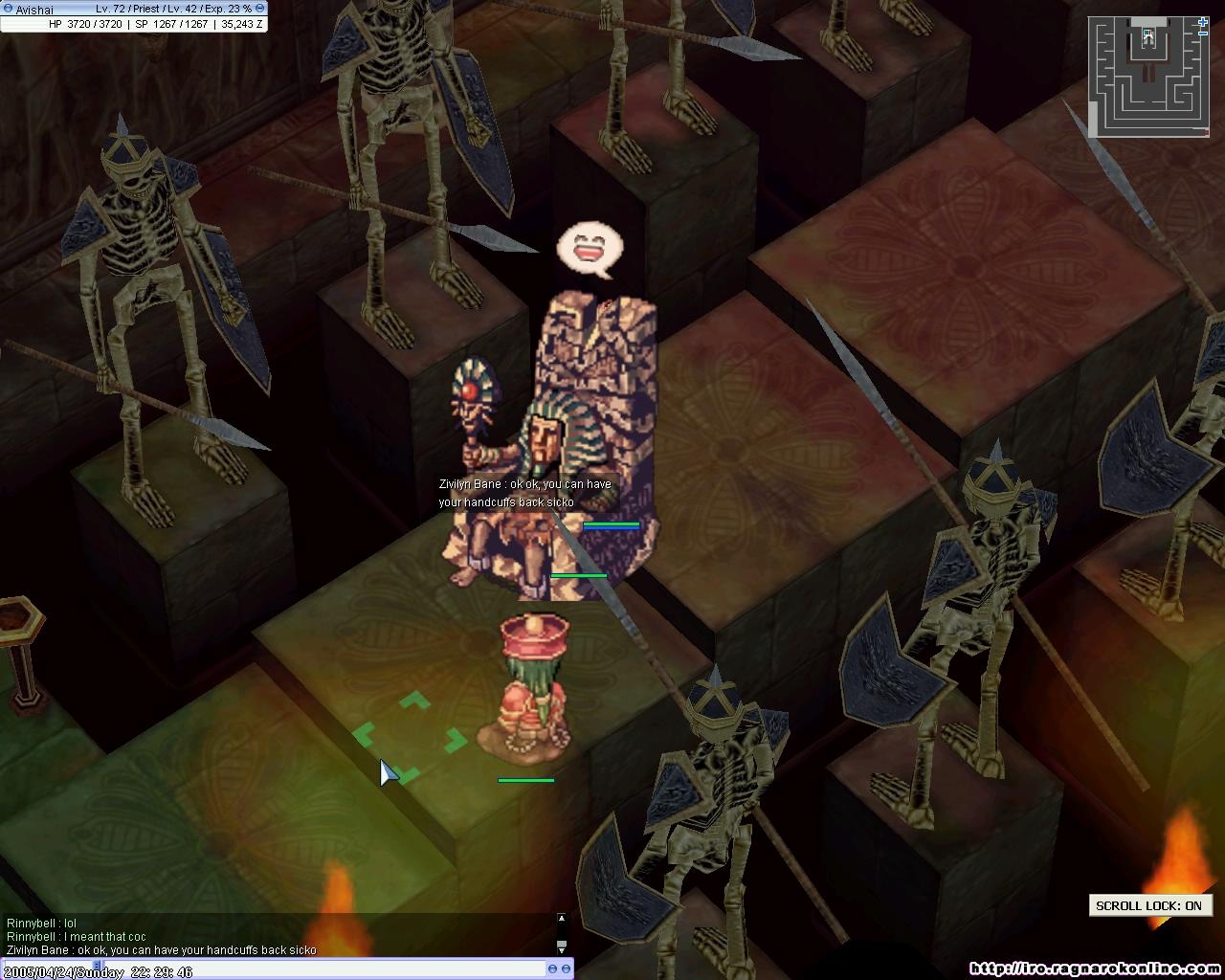
Task: Click the Scroll Lock: On indicator
Action: 1148,905
